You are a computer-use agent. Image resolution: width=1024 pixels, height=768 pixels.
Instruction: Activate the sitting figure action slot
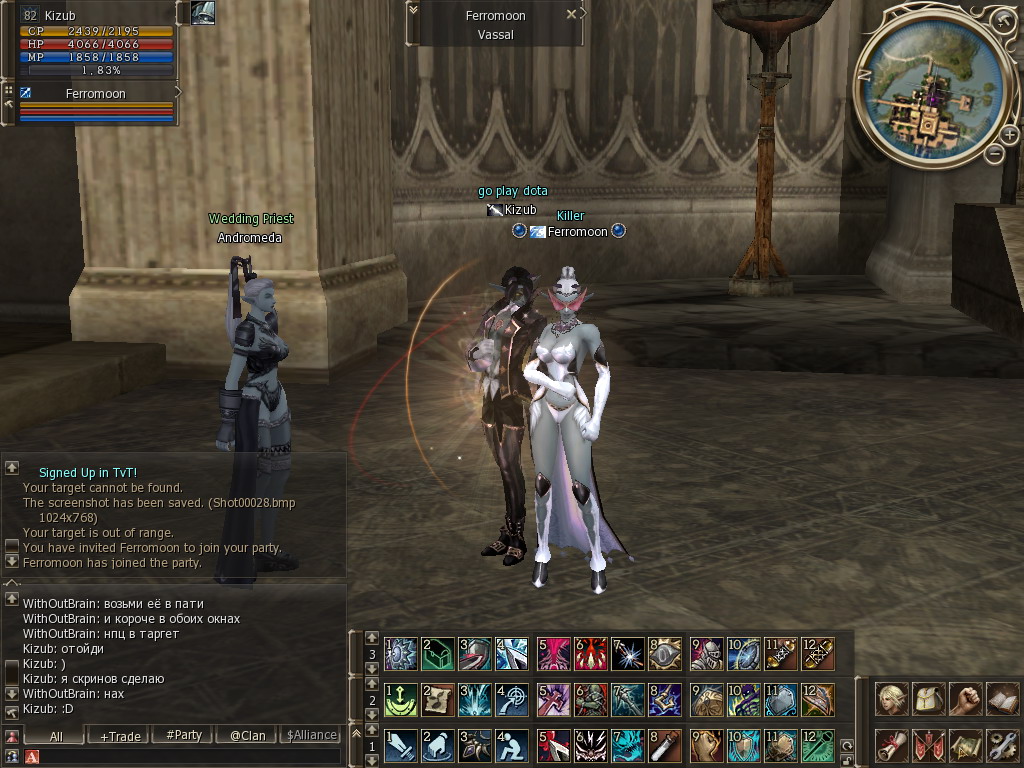(x=511, y=746)
